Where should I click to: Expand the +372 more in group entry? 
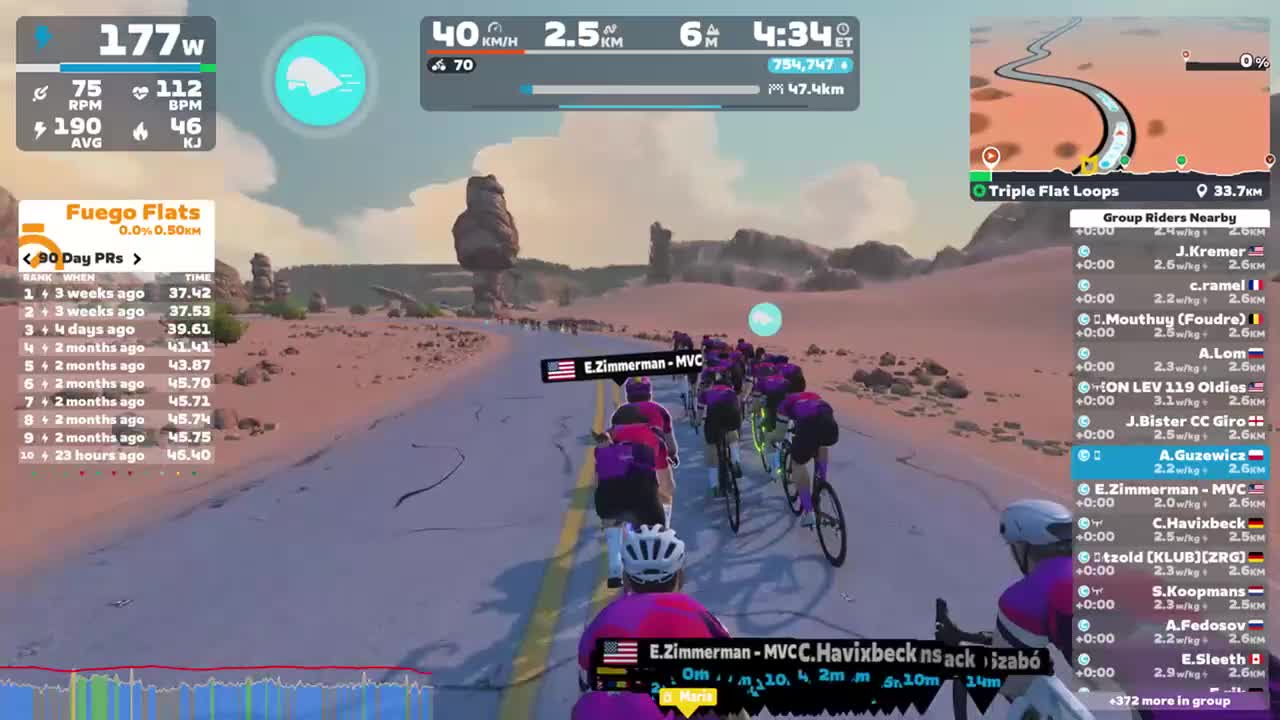point(1170,701)
